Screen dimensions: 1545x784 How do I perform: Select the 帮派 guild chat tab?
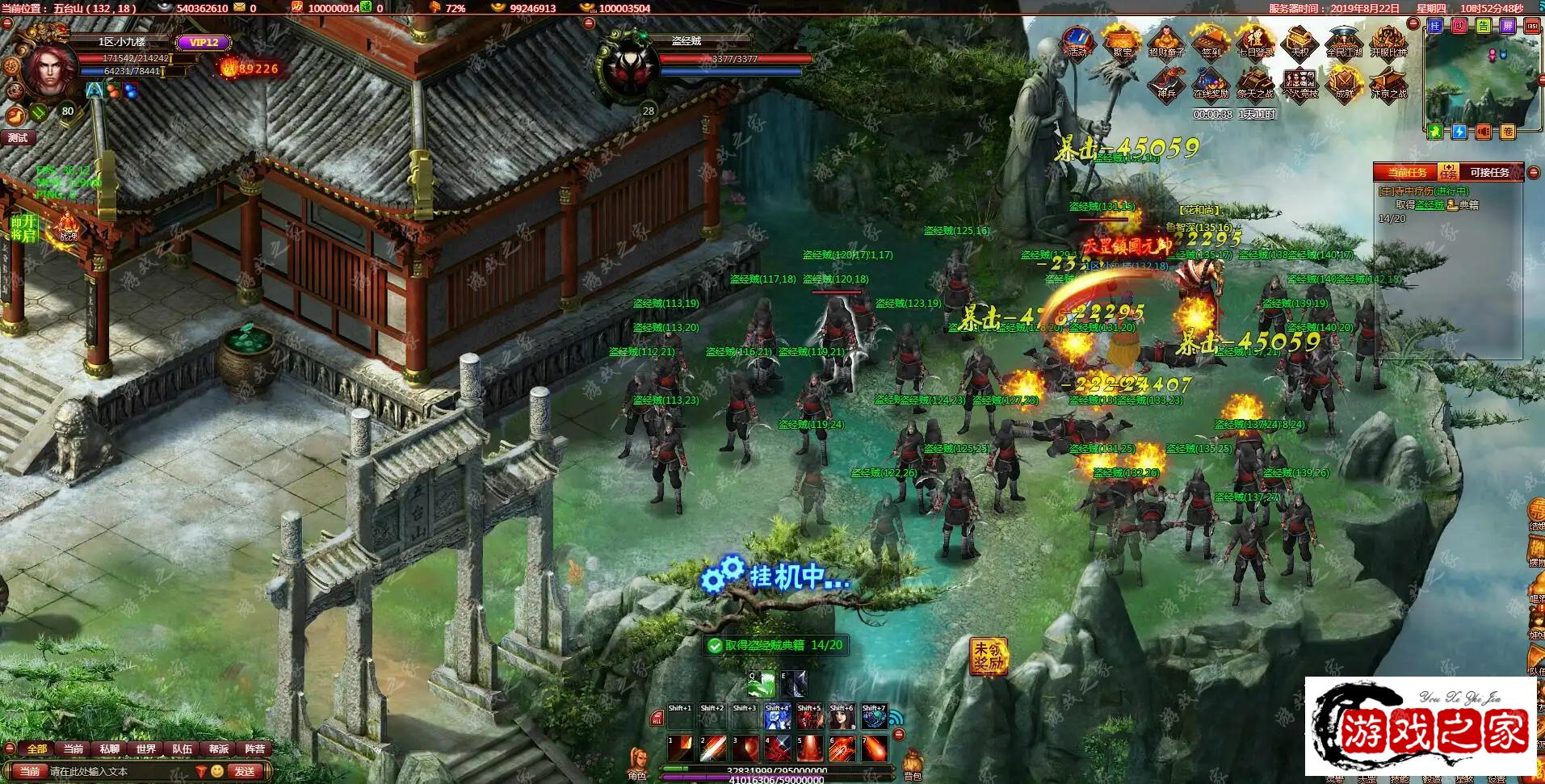coord(219,748)
